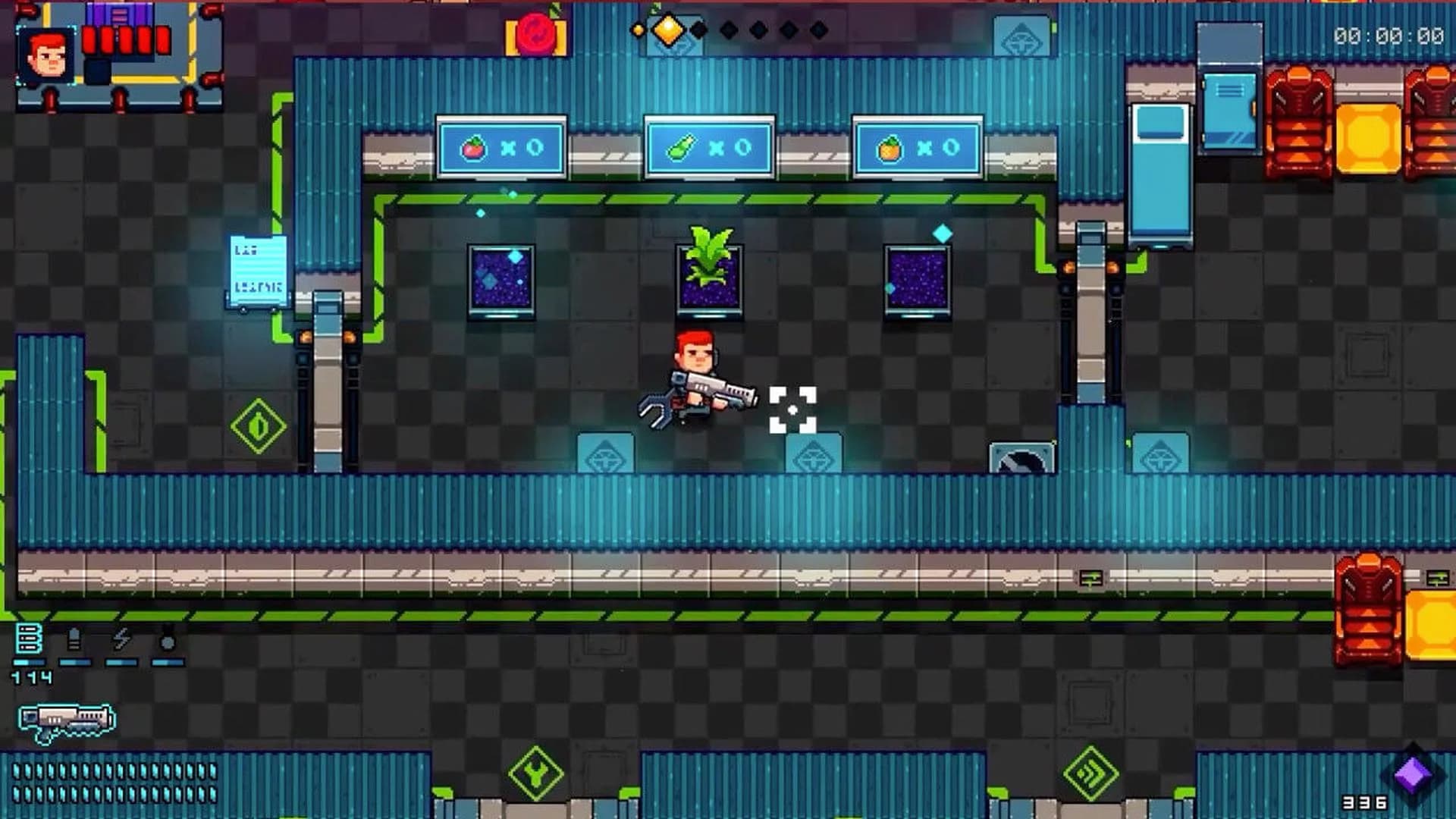Toggle the yellow diamond progress marker
The image size is (1456, 819).
point(667,30)
